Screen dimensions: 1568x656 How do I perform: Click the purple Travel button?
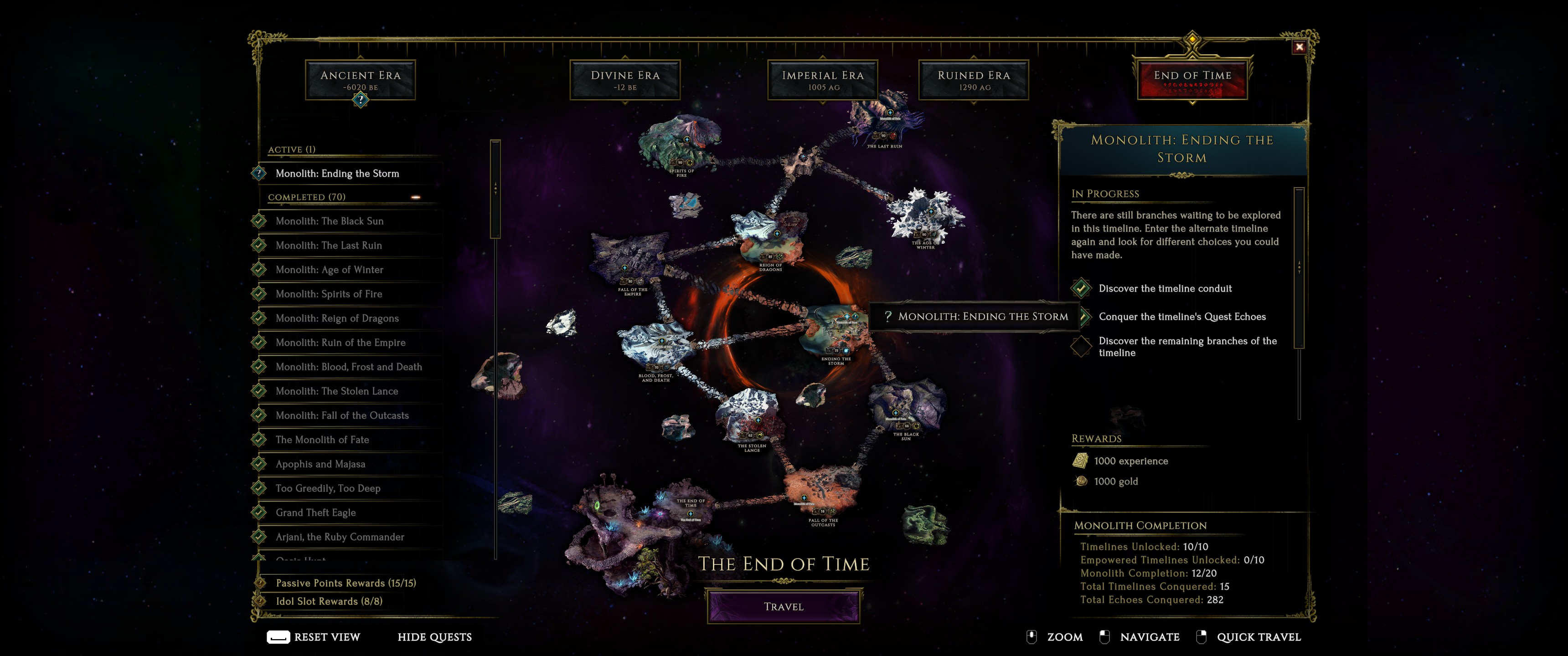pyautogui.click(x=784, y=606)
